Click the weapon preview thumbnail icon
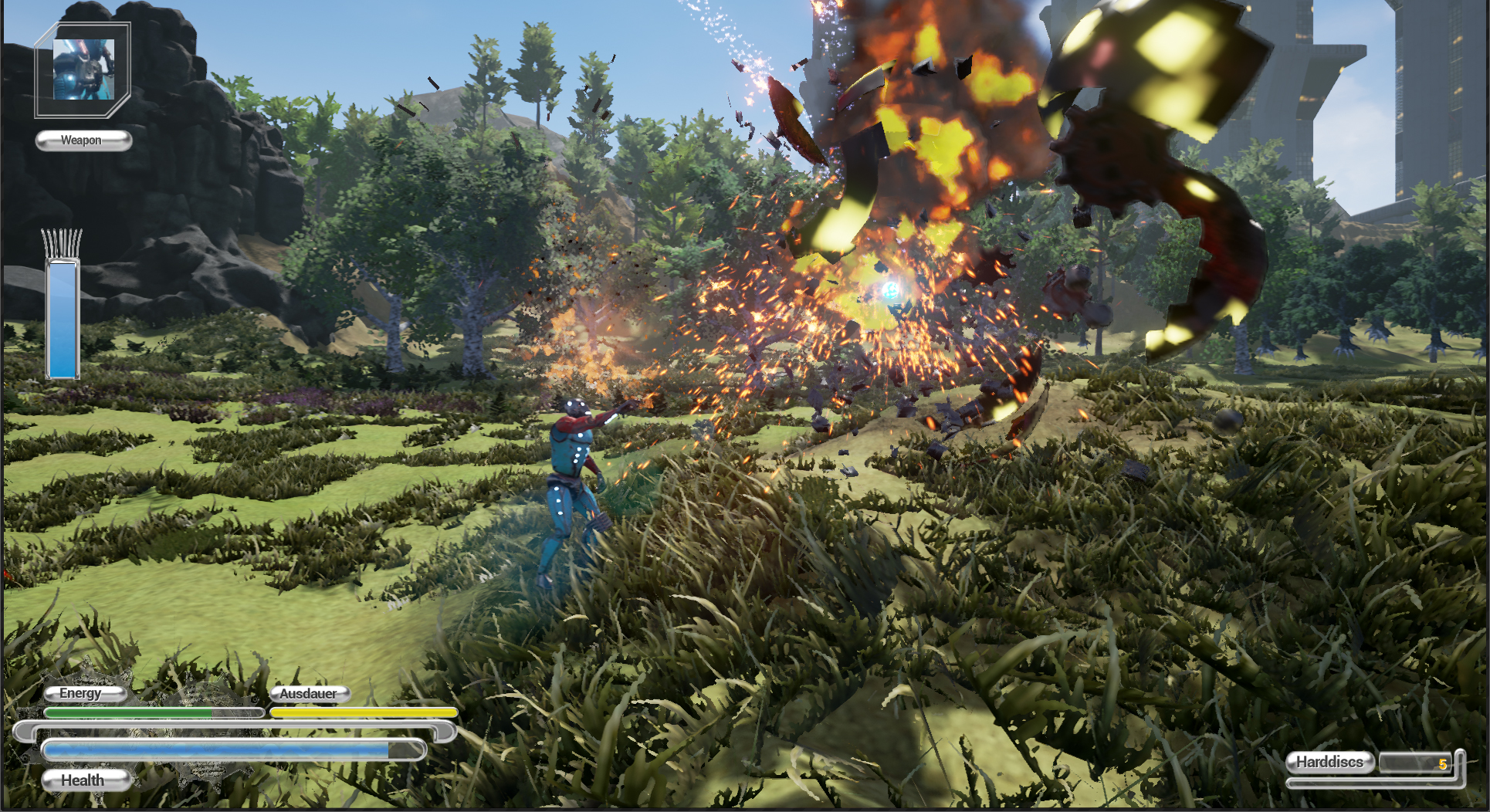 (83, 69)
